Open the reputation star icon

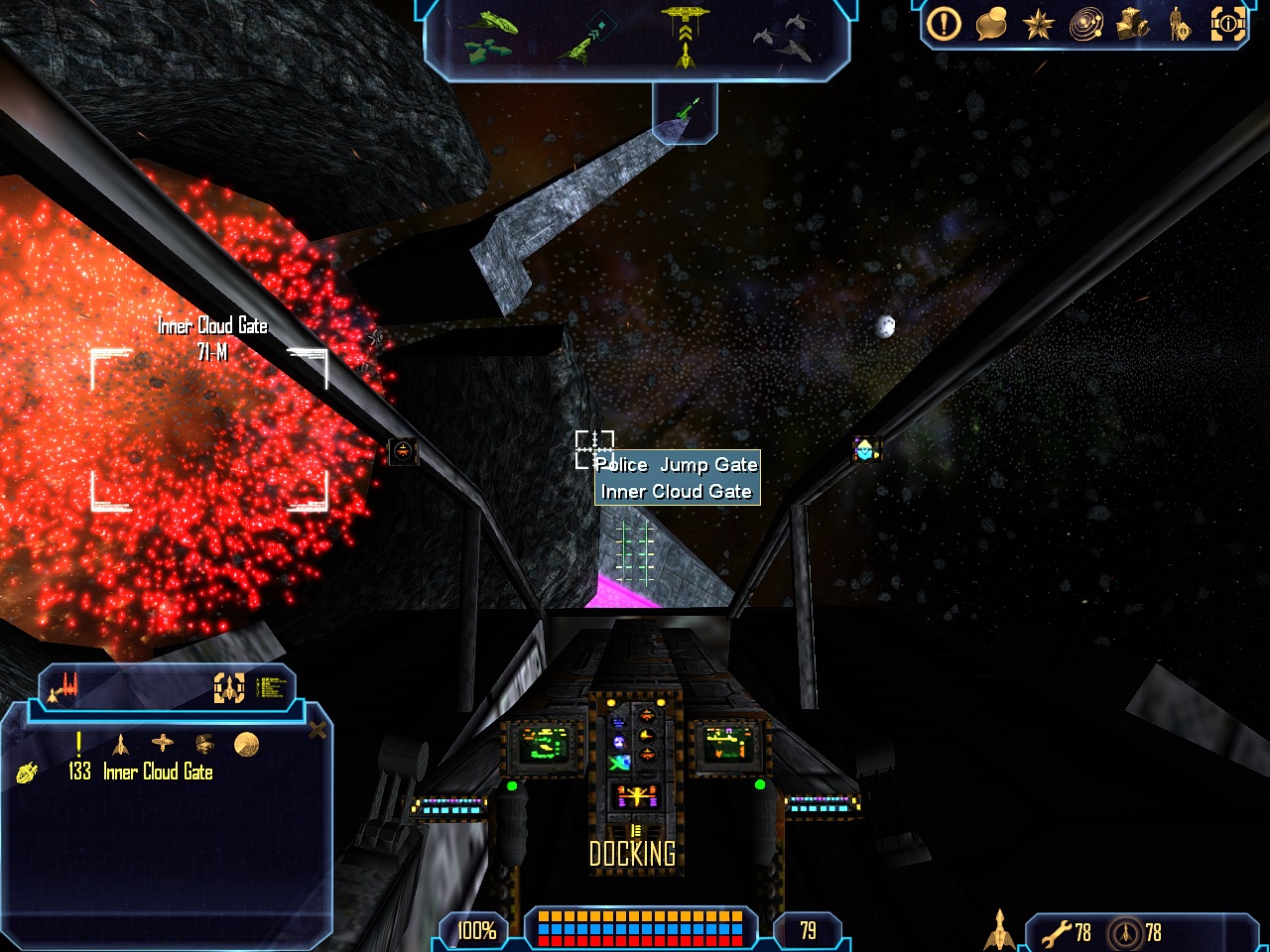pos(1038,24)
